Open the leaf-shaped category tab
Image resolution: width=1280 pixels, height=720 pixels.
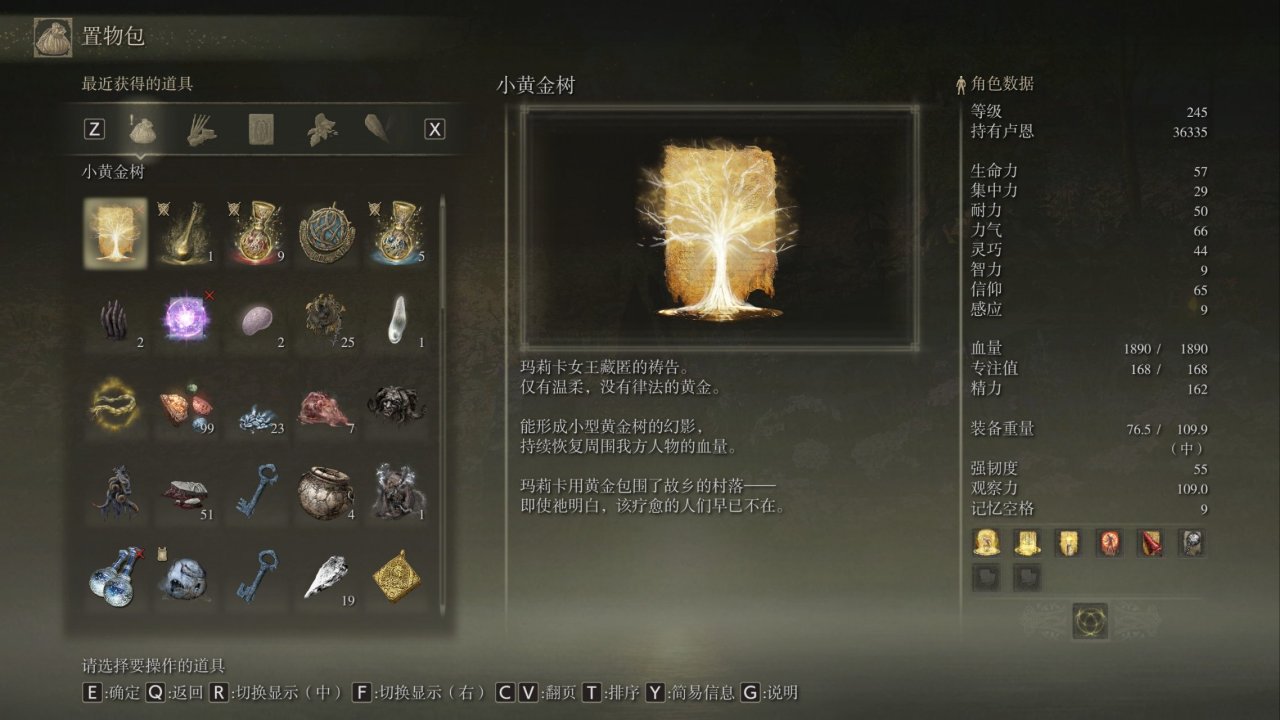point(320,129)
